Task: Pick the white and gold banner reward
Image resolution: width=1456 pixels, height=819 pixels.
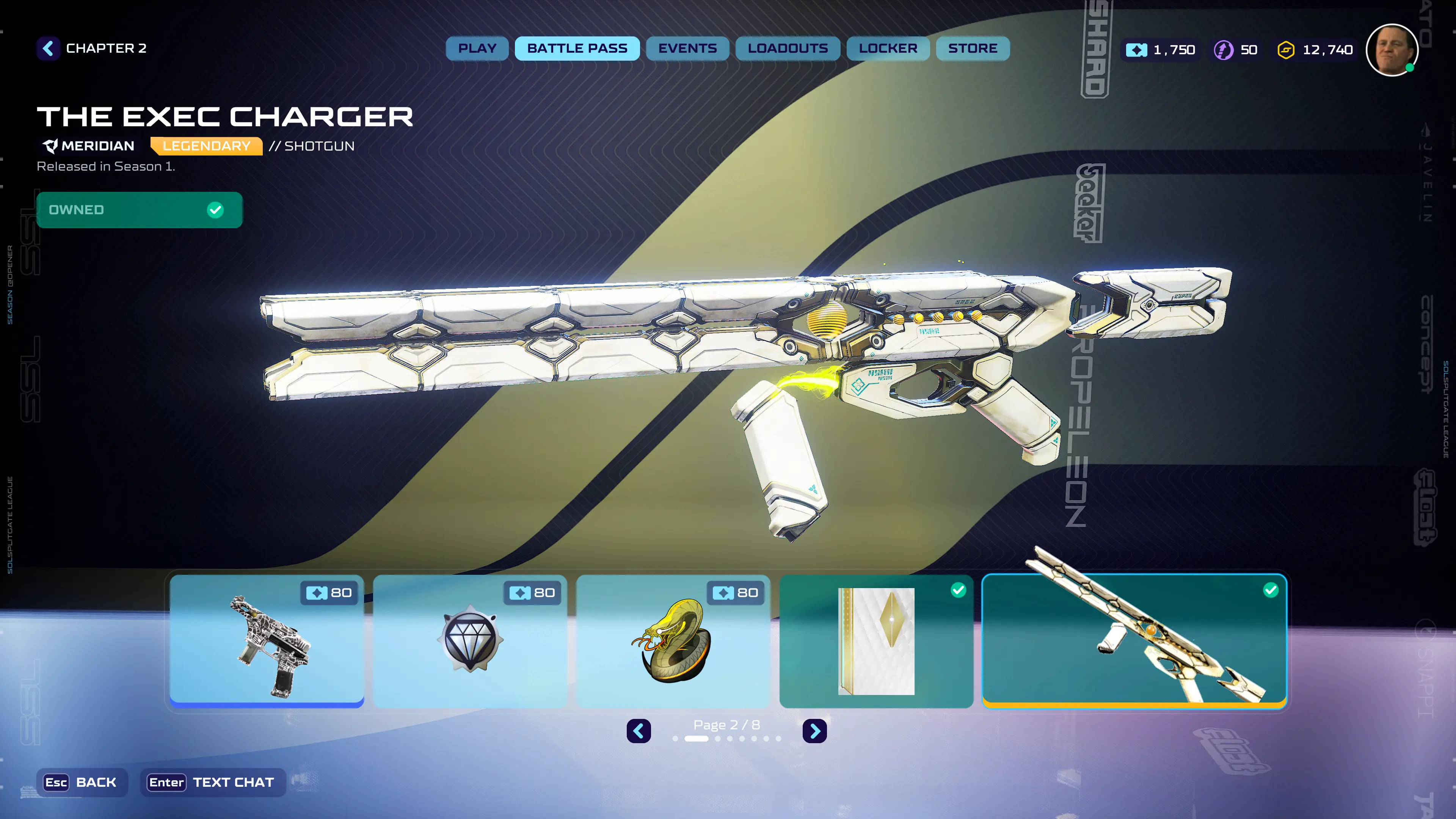Action: click(x=876, y=642)
